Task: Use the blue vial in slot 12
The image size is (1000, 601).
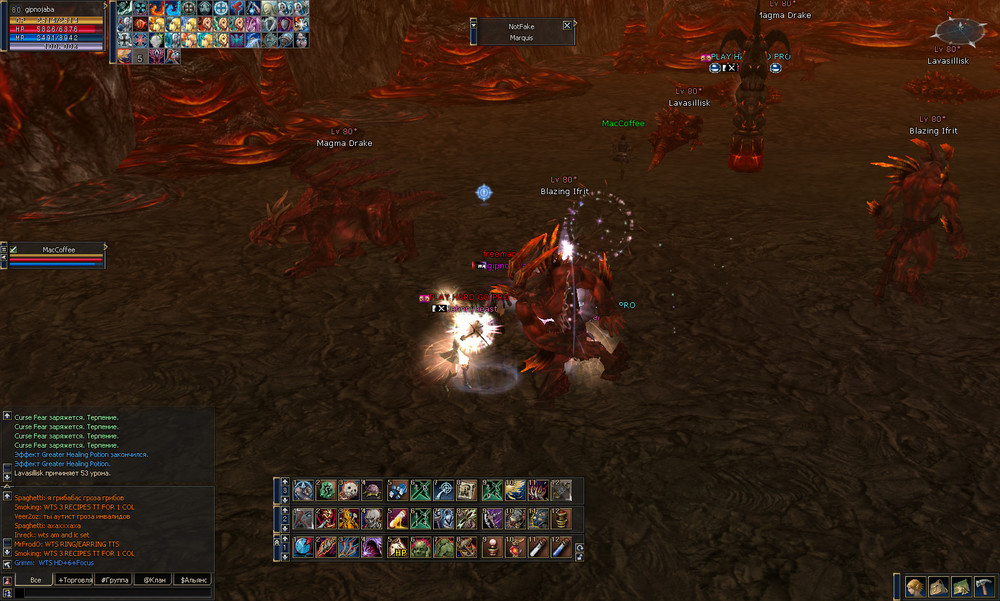Action: (561, 547)
